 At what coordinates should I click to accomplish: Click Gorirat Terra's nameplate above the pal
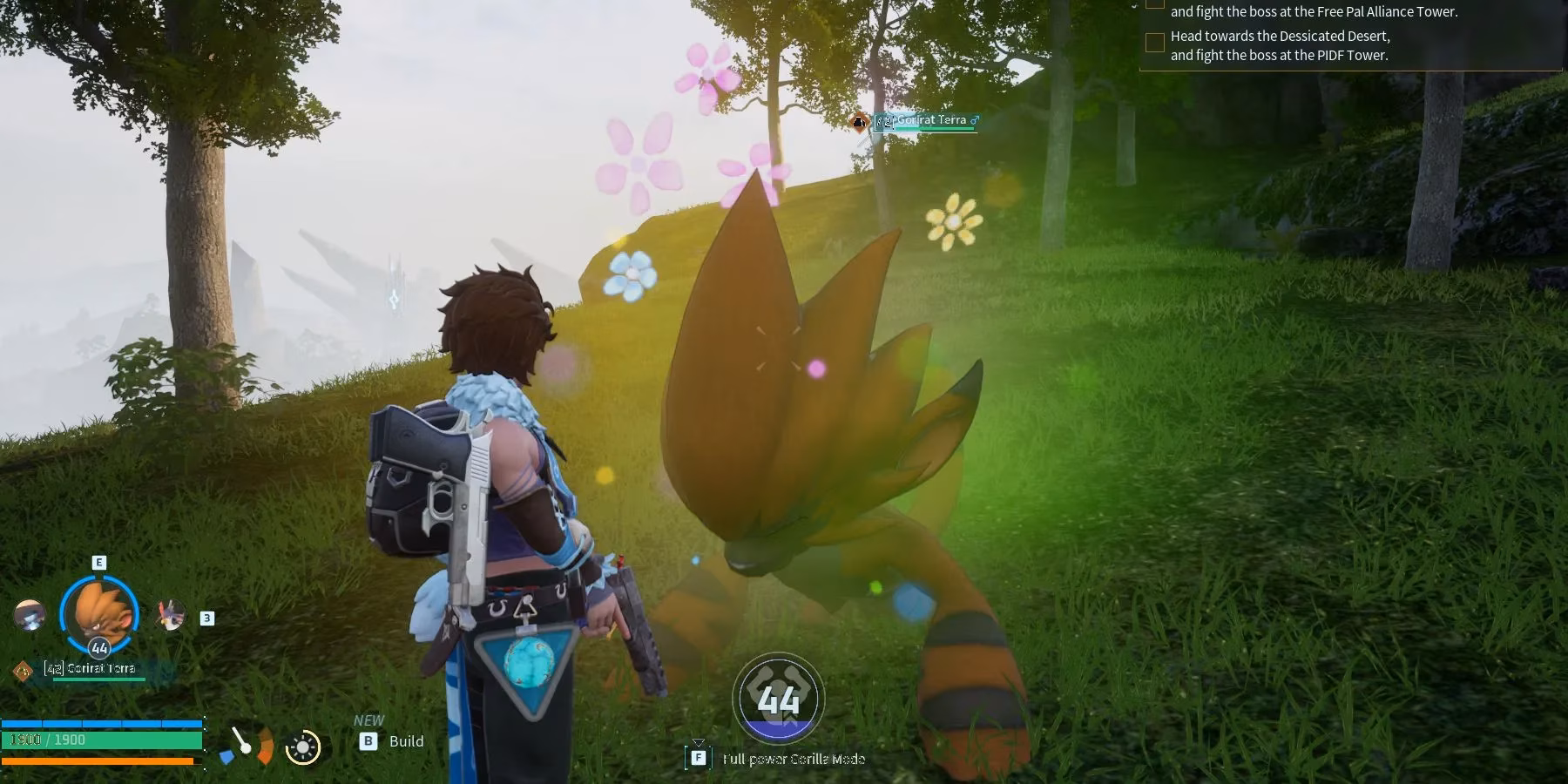click(923, 121)
